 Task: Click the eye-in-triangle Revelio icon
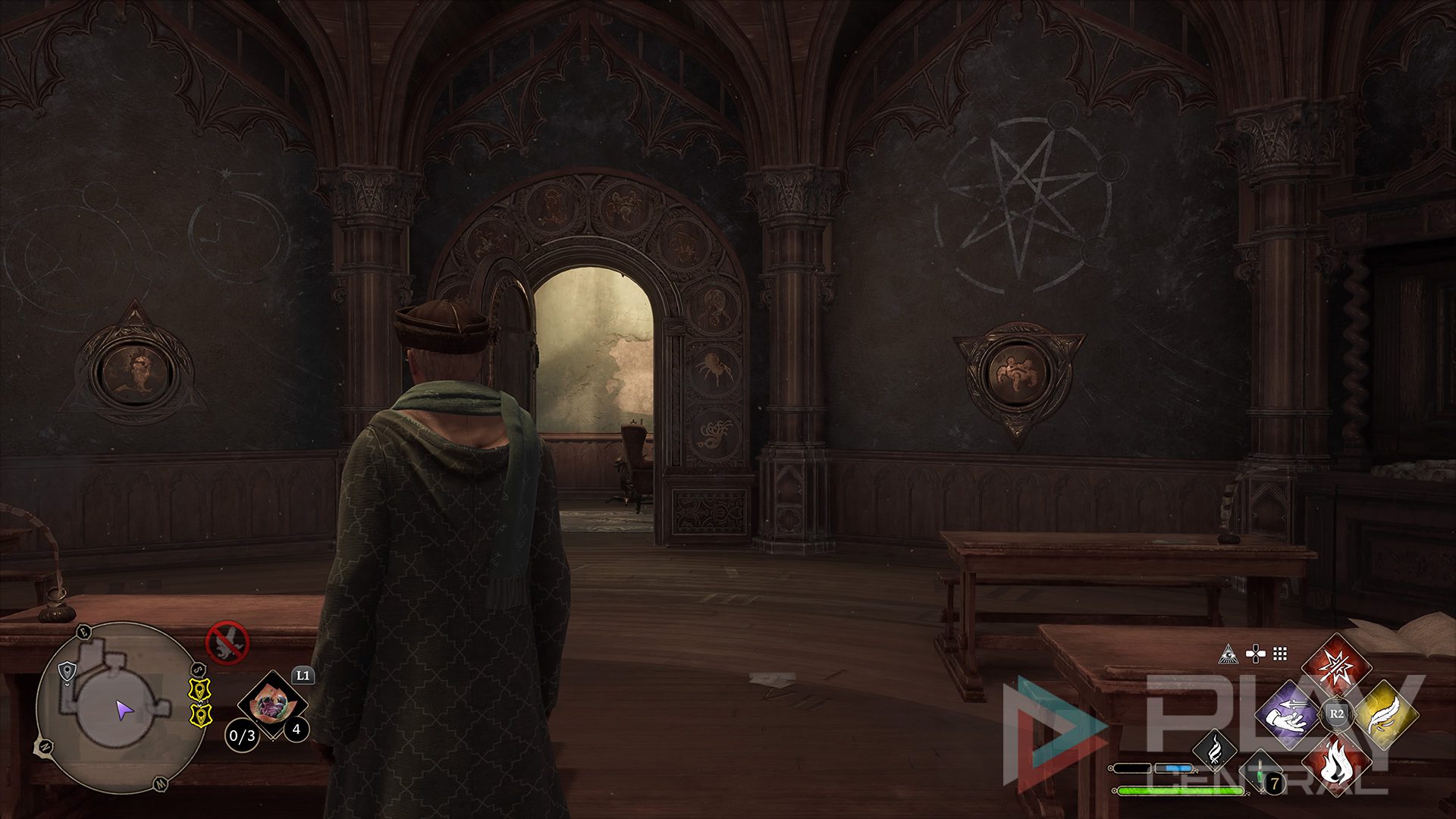(1228, 654)
